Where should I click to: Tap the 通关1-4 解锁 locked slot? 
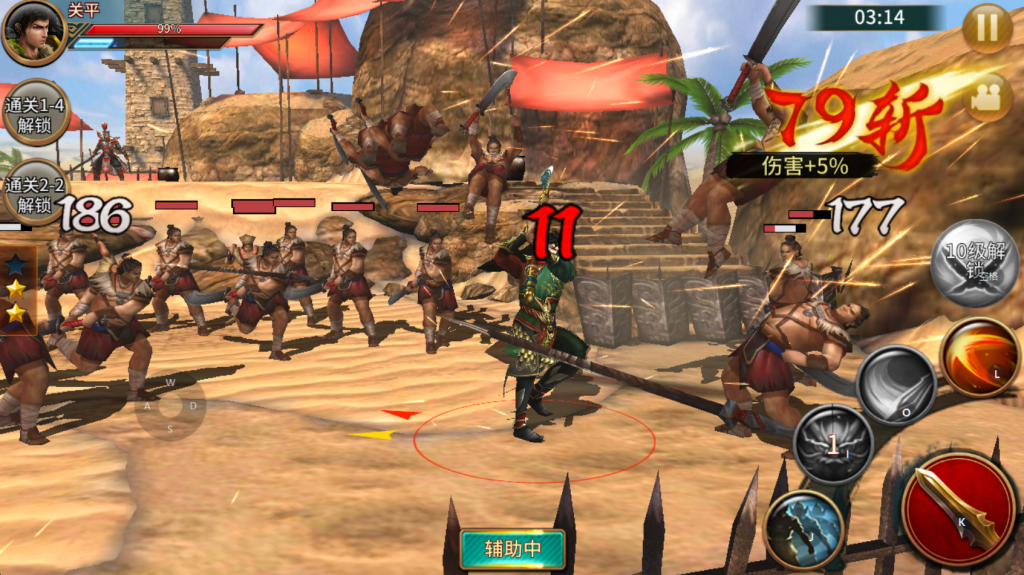(x=34, y=113)
